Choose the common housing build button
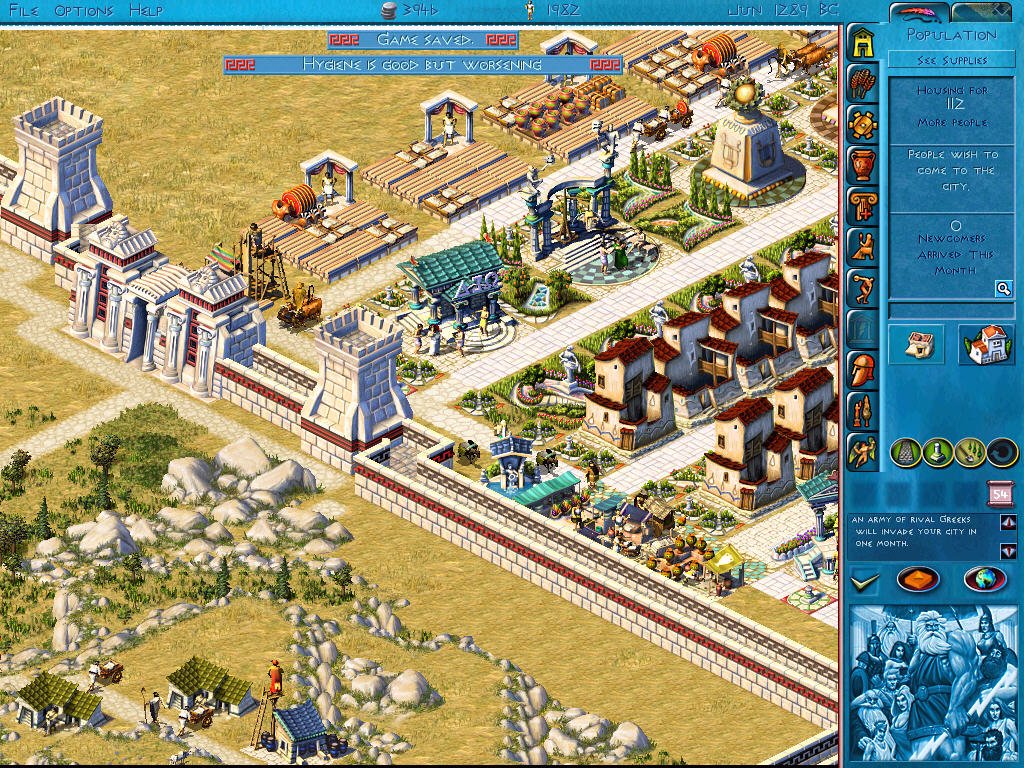 916,344
